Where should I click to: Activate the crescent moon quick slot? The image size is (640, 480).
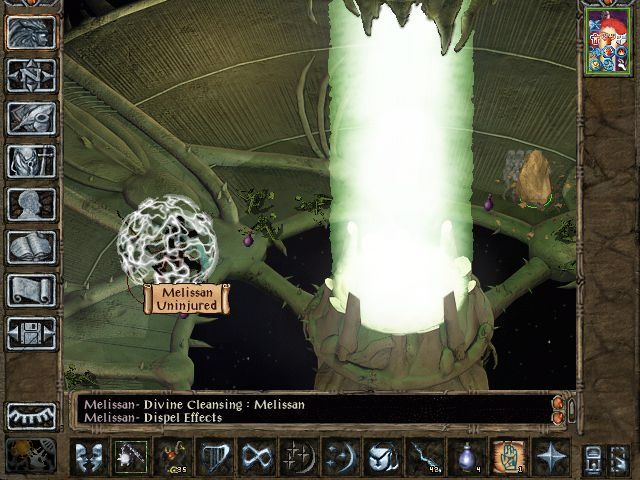(x=340, y=457)
